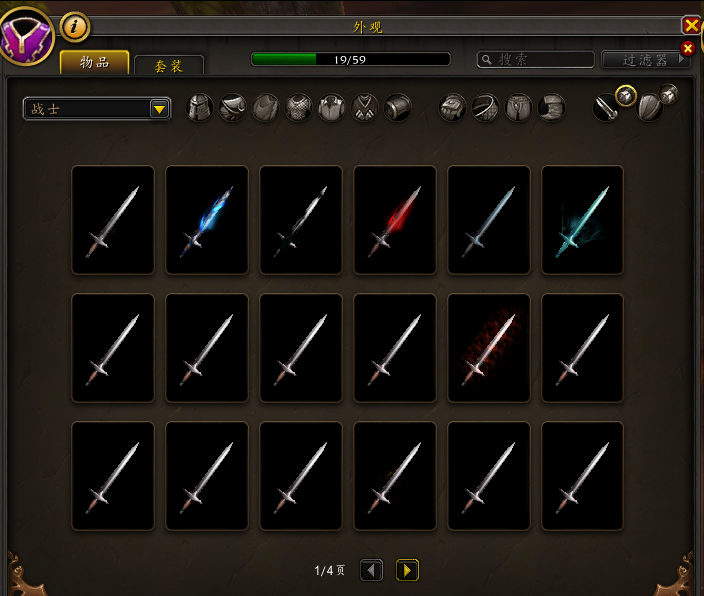Select the boots slot icon
The width and height of the screenshot is (704, 596).
(551, 108)
